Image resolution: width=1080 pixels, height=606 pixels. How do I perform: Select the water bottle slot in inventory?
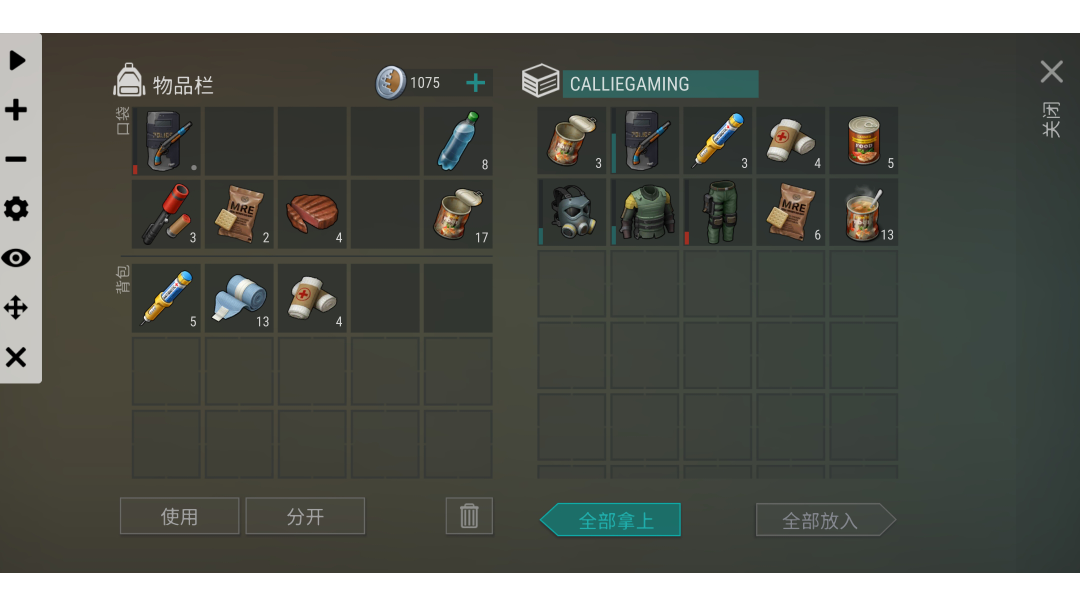458,141
